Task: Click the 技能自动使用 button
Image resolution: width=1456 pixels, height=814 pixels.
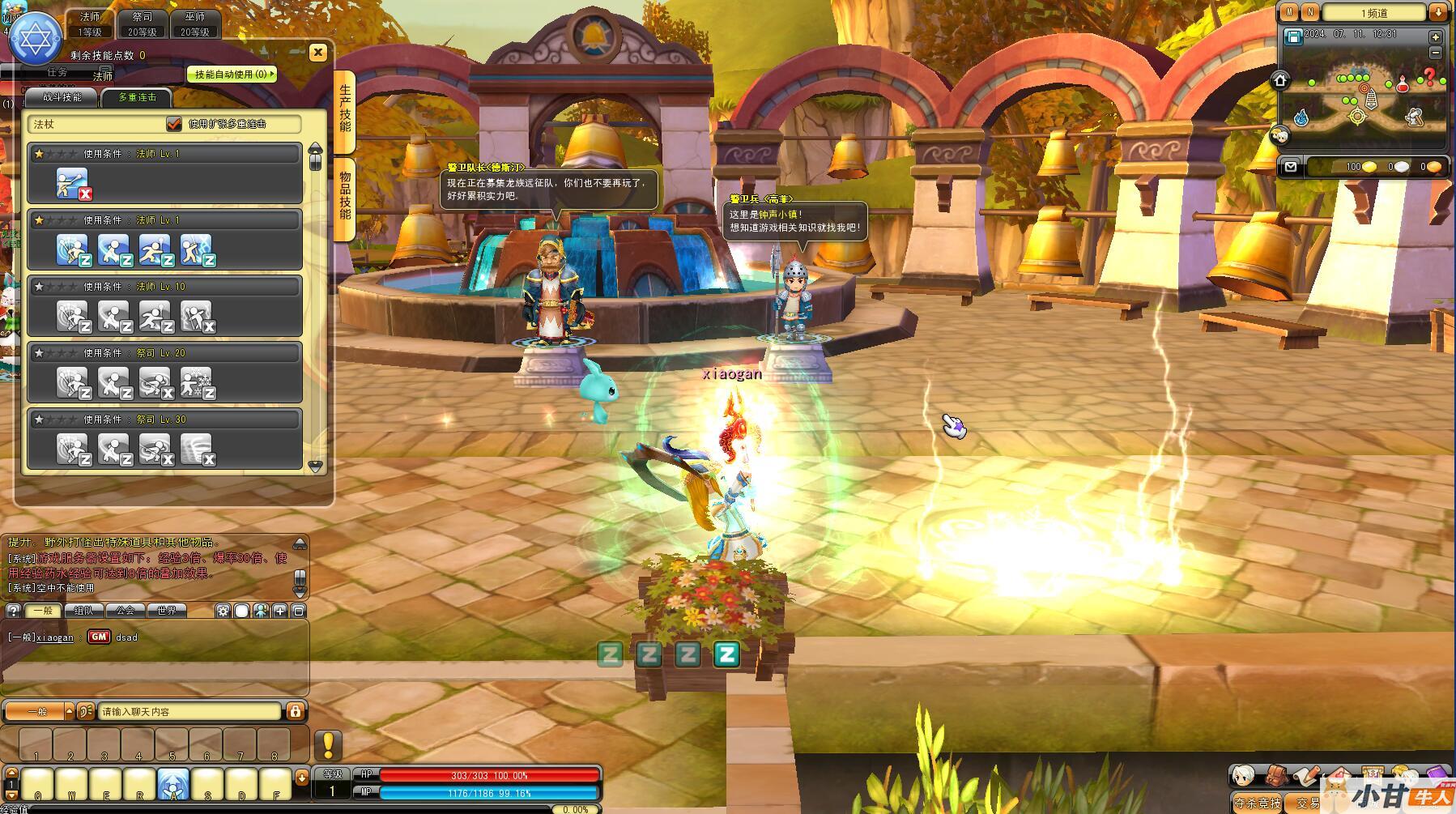Action: (232, 75)
